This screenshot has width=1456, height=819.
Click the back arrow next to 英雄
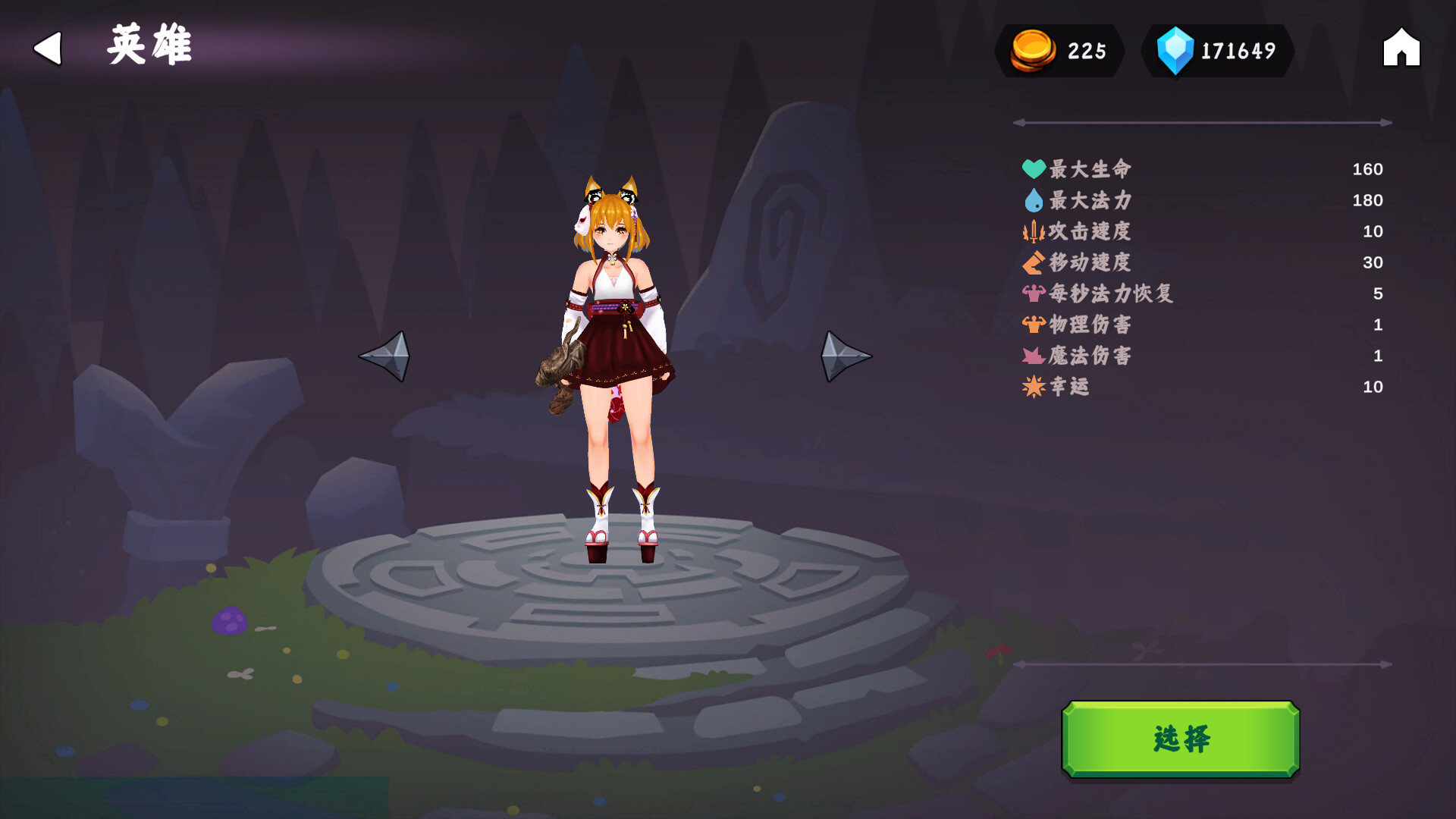click(47, 49)
